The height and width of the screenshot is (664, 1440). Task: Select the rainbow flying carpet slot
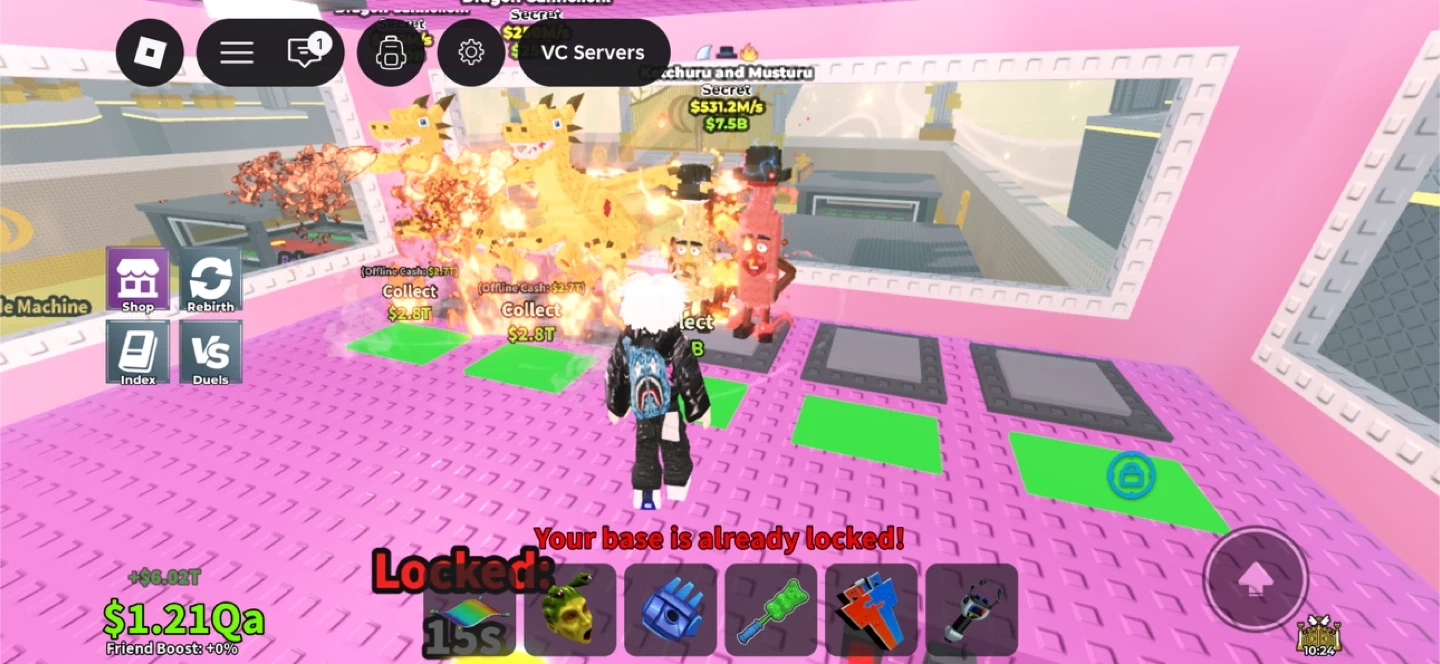coord(470,610)
